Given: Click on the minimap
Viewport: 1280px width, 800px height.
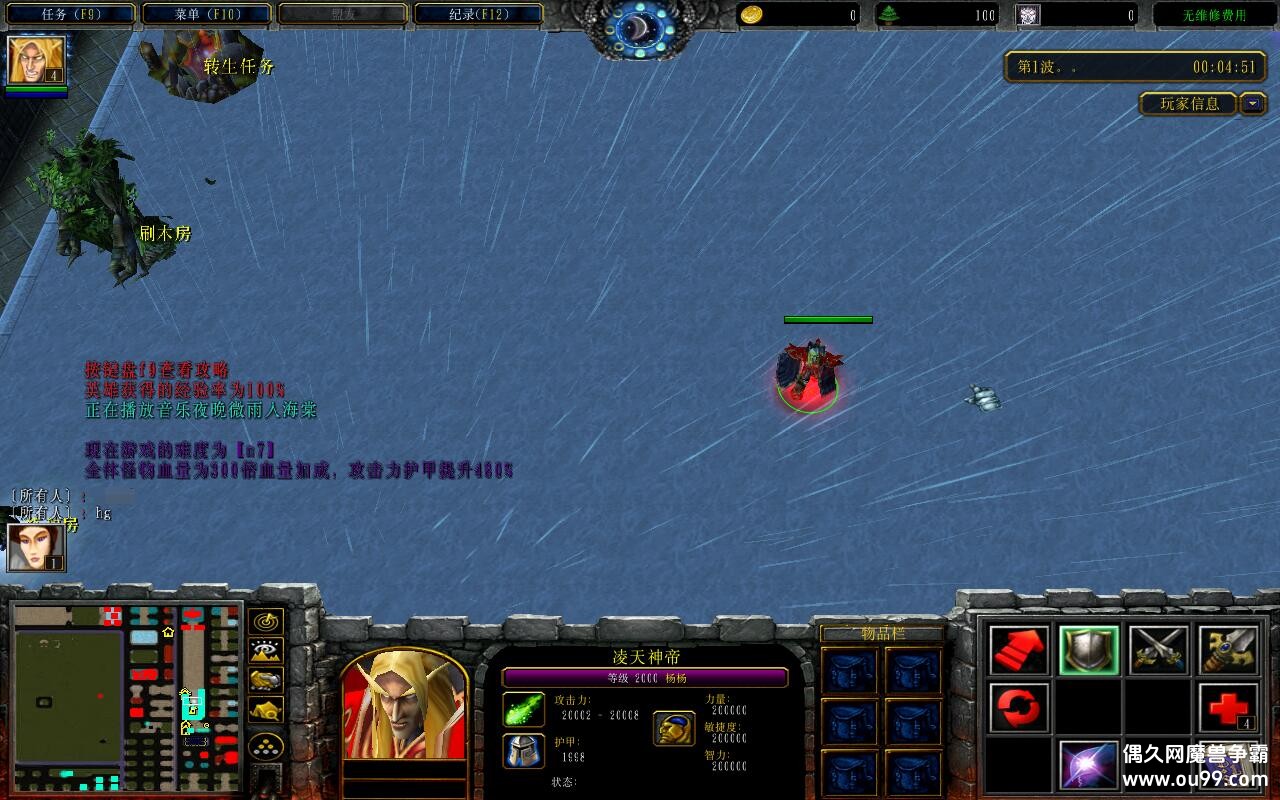Looking at the screenshot, I should pos(127,696).
